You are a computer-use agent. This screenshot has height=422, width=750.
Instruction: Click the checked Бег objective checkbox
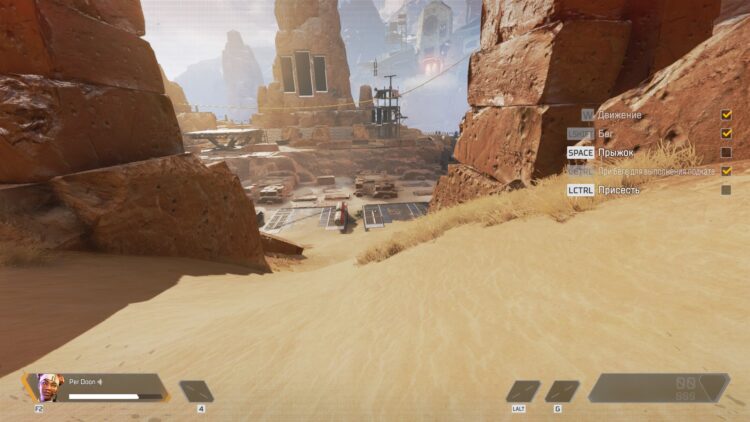pyautogui.click(x=726, y=133)
